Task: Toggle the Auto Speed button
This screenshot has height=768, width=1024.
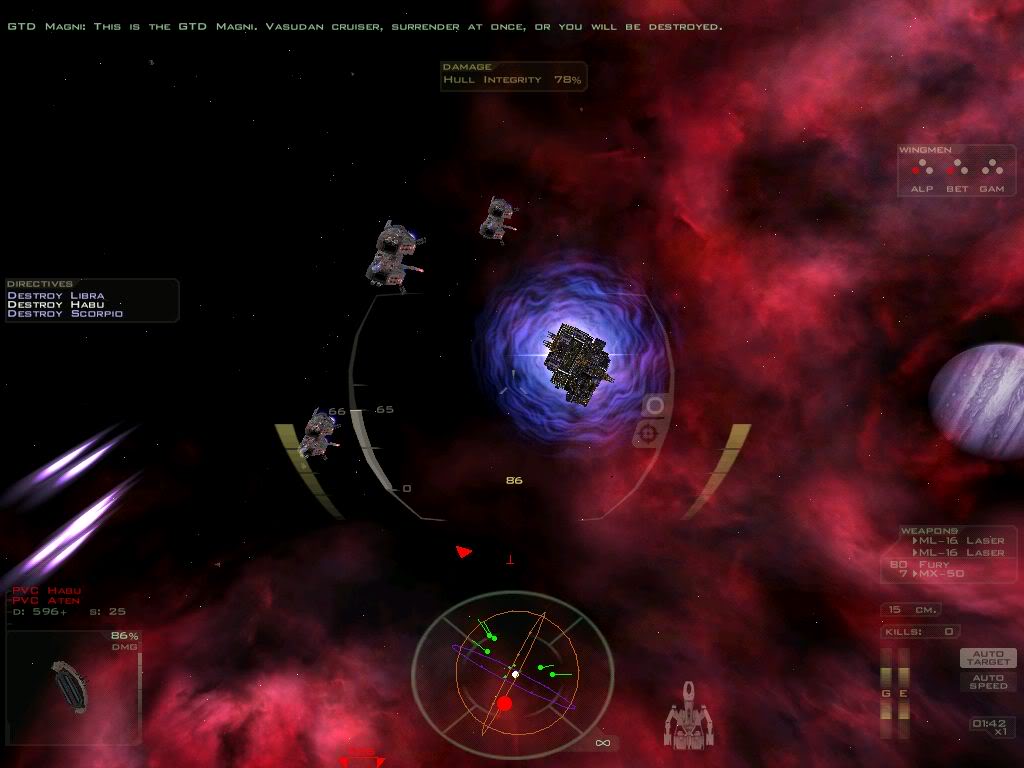Action: pos(987,681)
